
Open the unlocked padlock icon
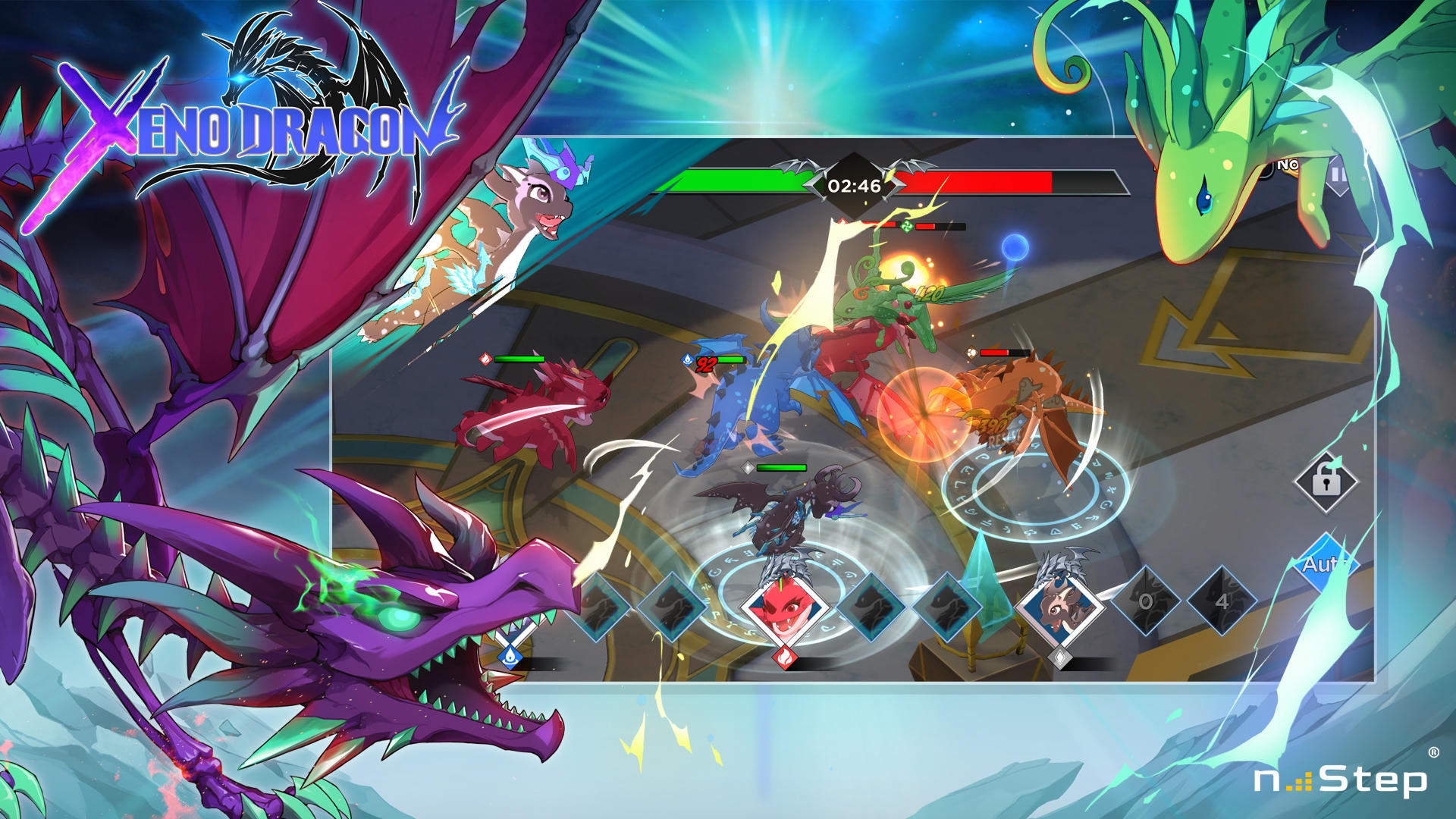[1325, 483]
